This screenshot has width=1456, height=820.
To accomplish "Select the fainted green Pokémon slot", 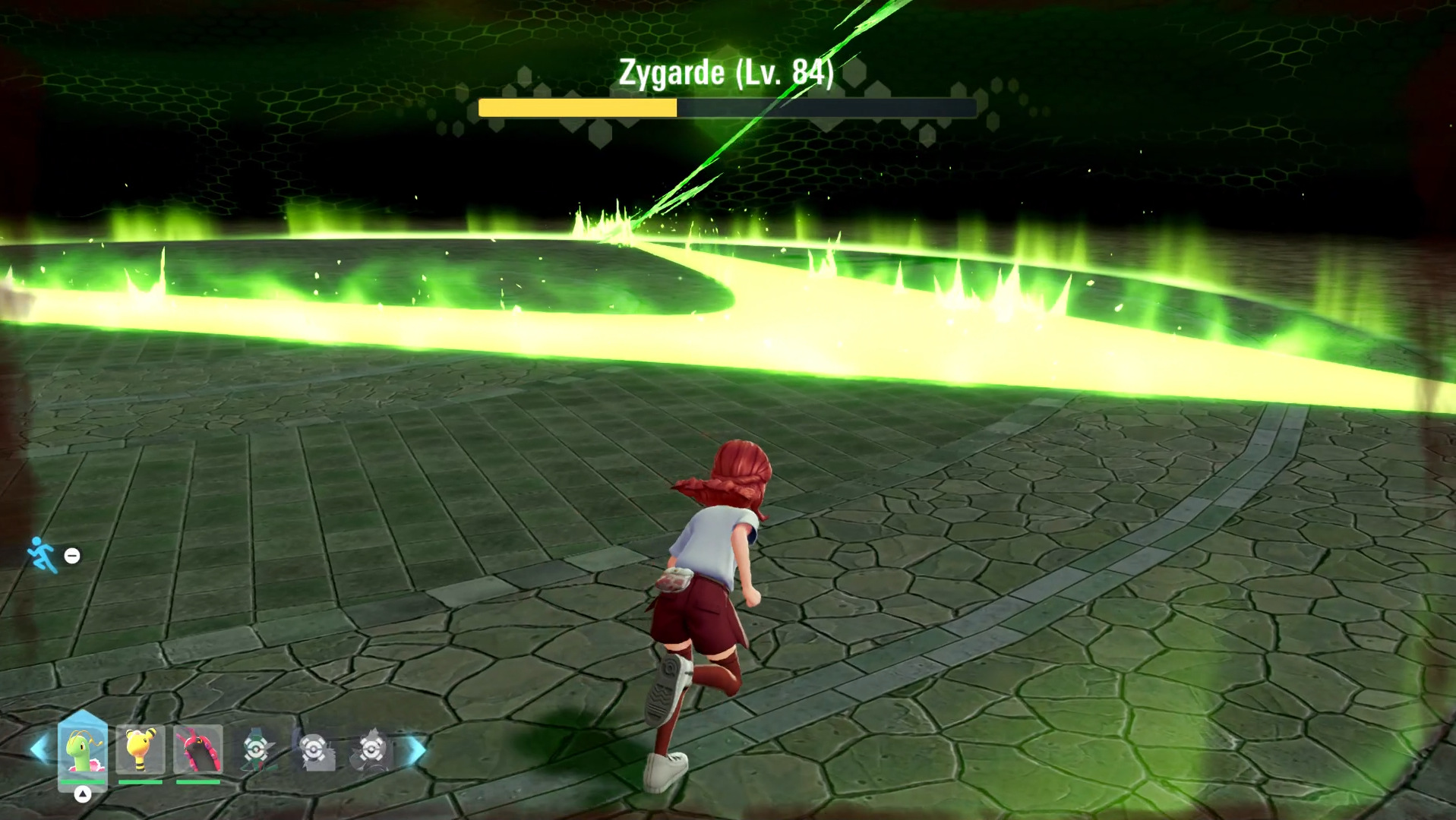I will pos(257,749).
